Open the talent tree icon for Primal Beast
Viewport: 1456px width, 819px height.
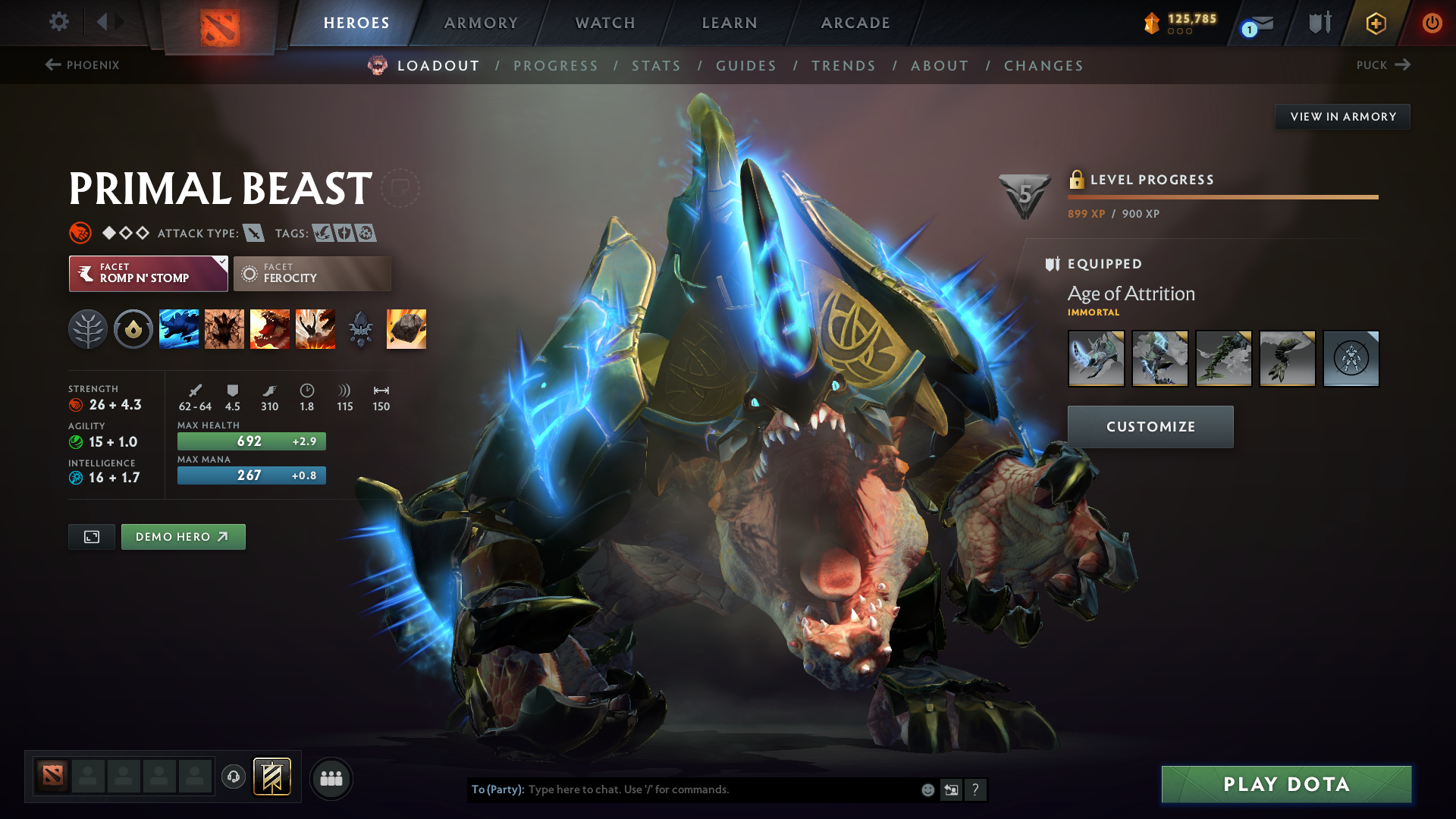pyautogui.click(x=88, y=328)
